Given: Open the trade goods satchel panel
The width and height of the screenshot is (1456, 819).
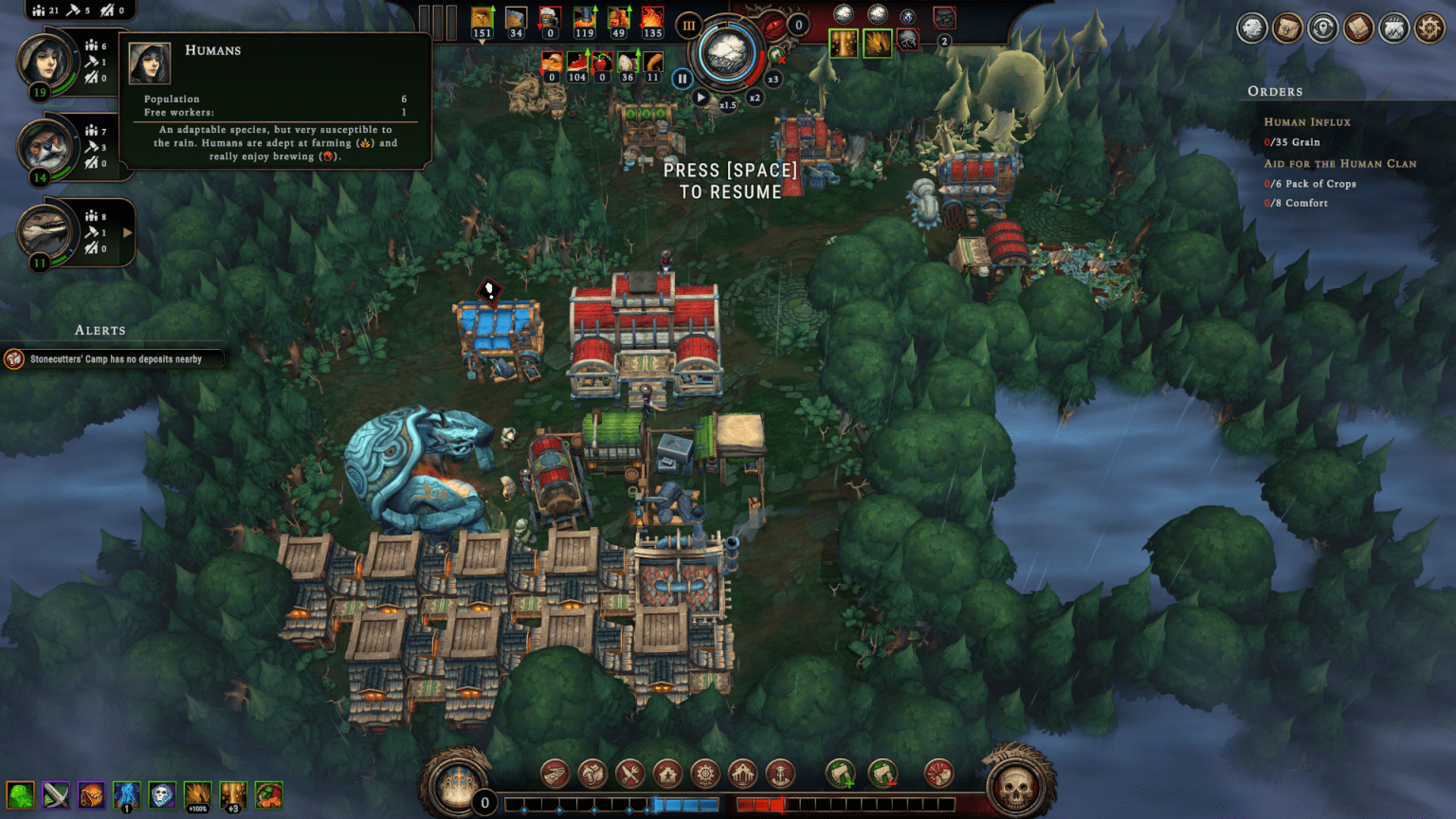Looking at the screenshot, I should pyautogui.click(x=1287, y=28).
